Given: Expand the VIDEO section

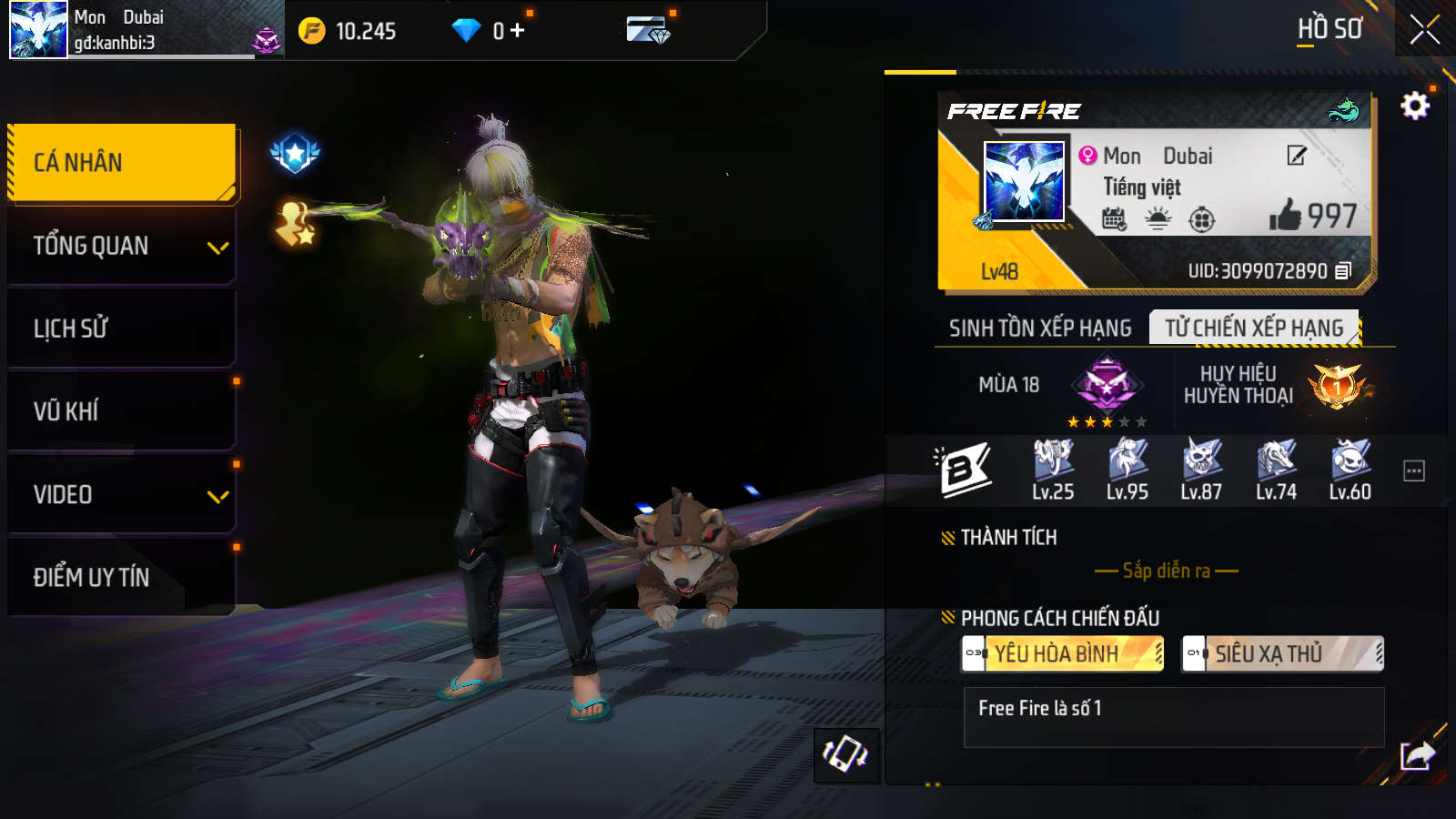Looking at the screenshot, I should (x=122, y=495).
